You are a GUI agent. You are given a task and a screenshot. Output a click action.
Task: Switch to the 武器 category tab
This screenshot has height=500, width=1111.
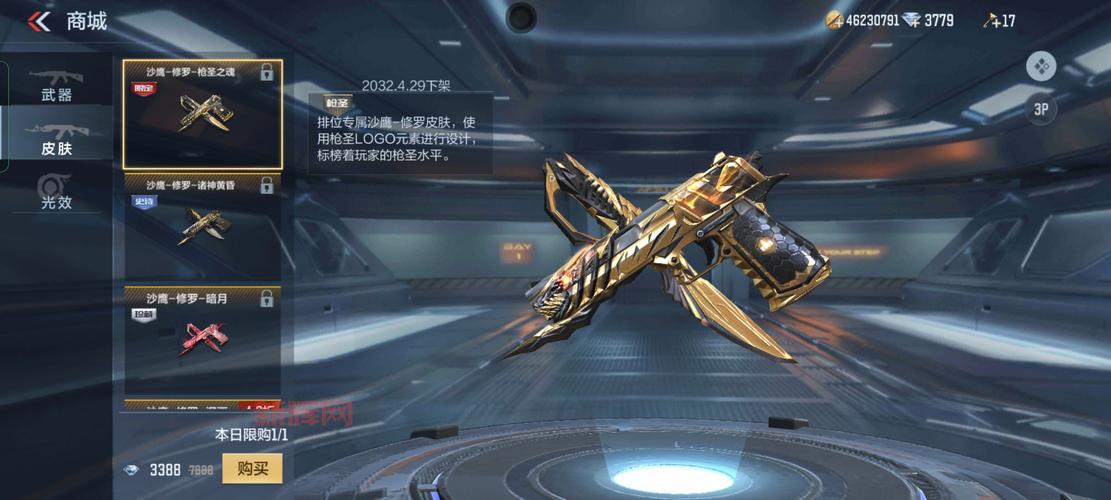click(56, 85)
